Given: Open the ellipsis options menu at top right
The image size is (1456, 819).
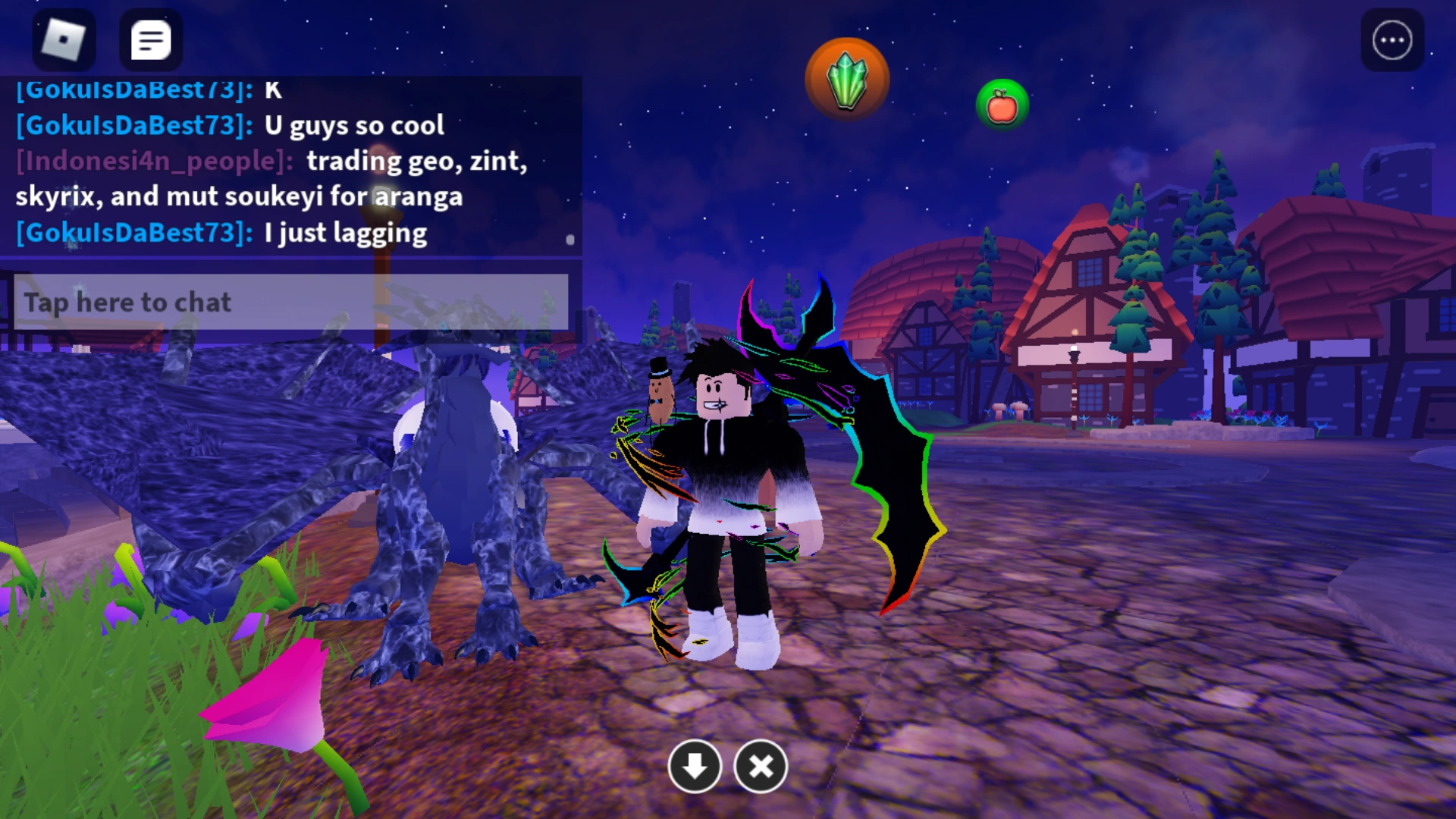Looking at the screenshot, I should tap(1392, 39).
